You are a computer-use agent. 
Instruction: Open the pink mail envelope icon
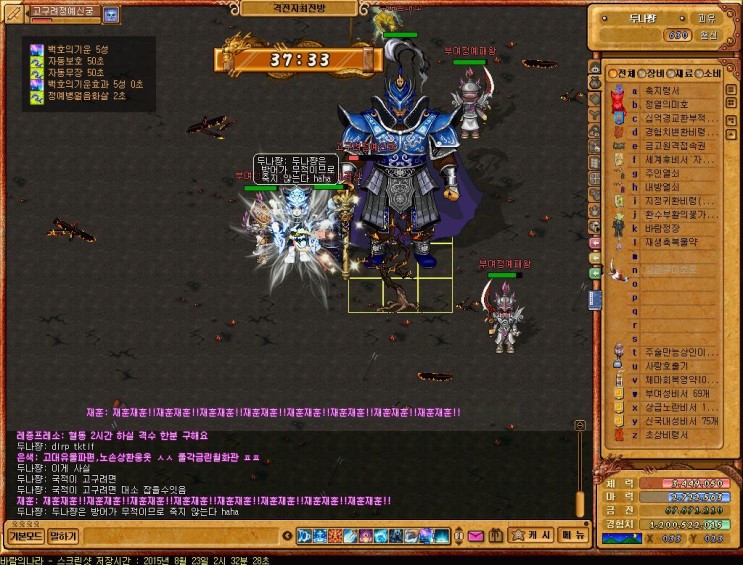point(473,536)
